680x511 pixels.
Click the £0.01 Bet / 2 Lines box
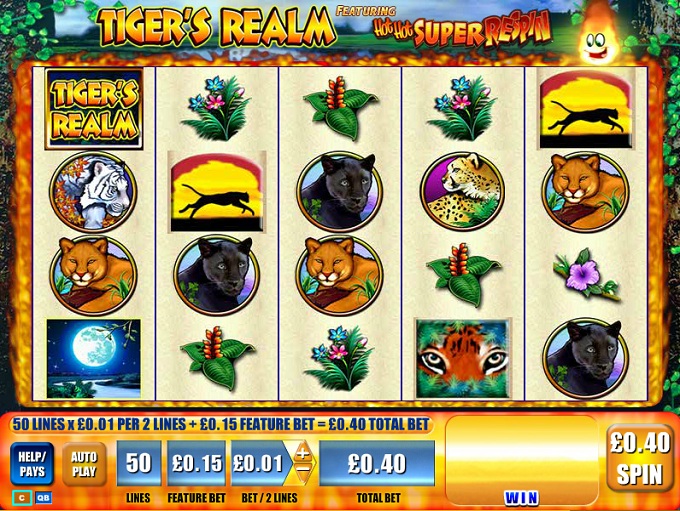pyautogui.click(x=259, y=463)
